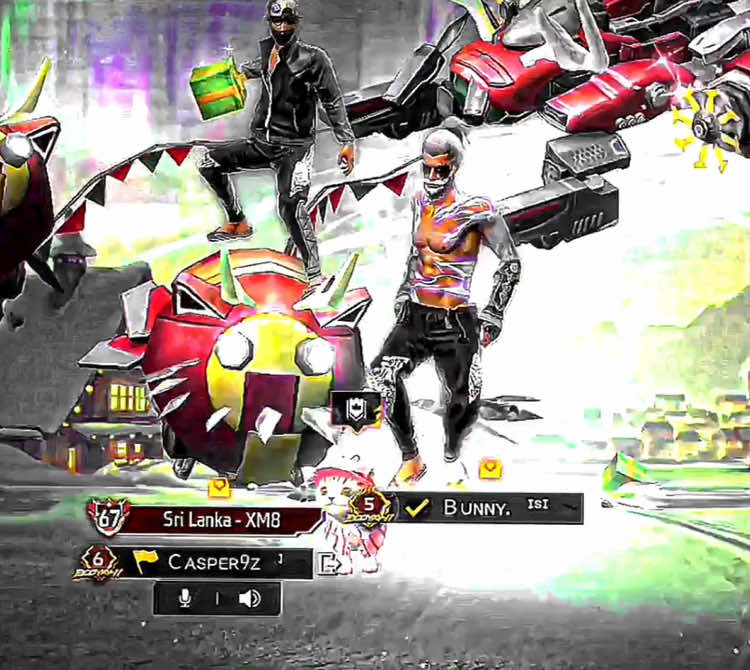Toggle the microphone

(184, 599)
